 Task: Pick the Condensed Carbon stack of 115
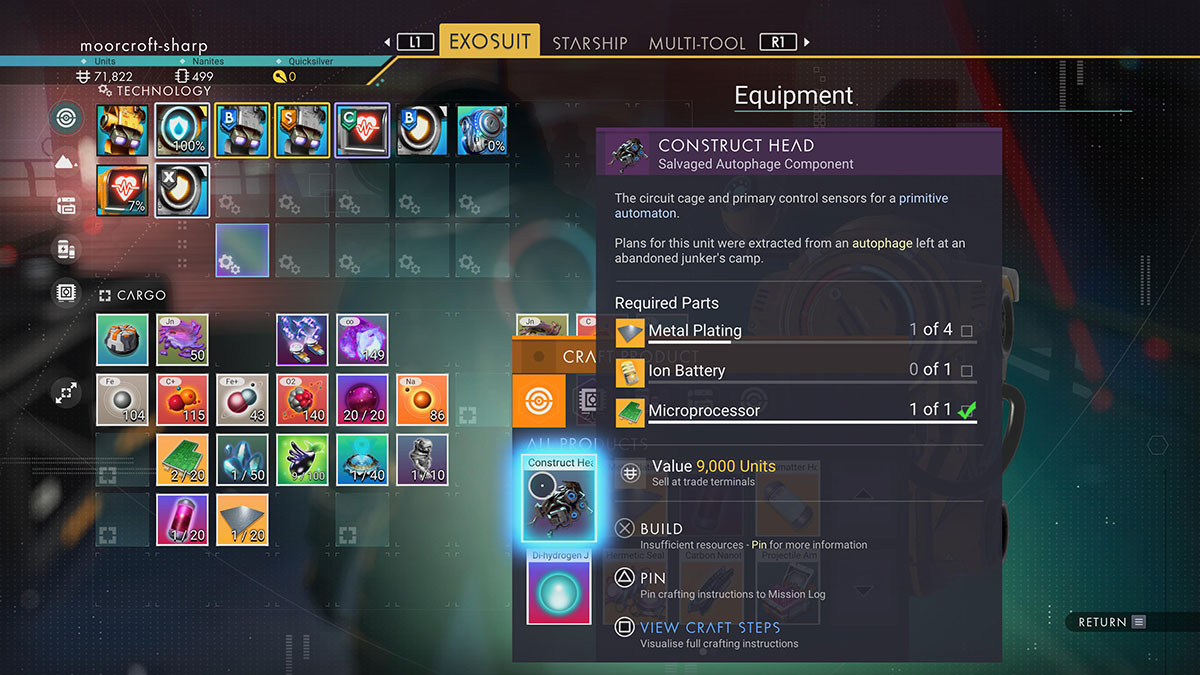pyautogui.click(x=182, y=400)
